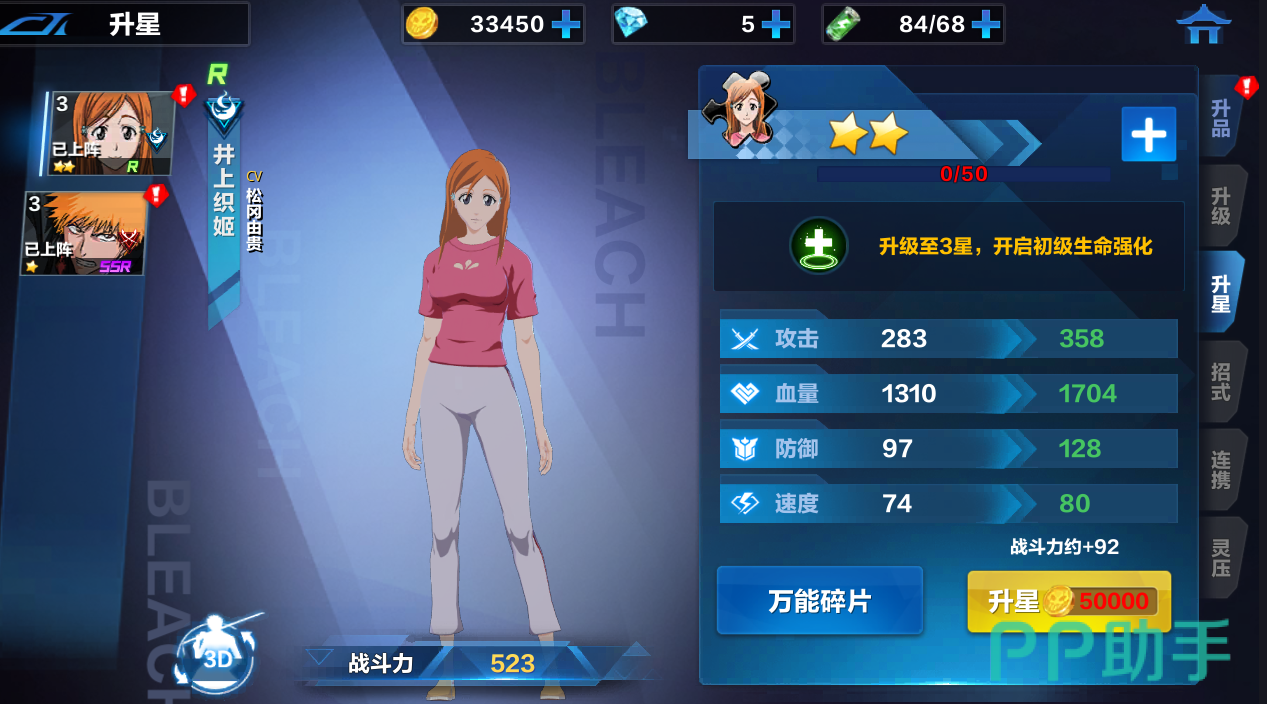View the green life enhancement skill icon
Viewport: 1267px width, 704px height.
click(x=819, y=245)
